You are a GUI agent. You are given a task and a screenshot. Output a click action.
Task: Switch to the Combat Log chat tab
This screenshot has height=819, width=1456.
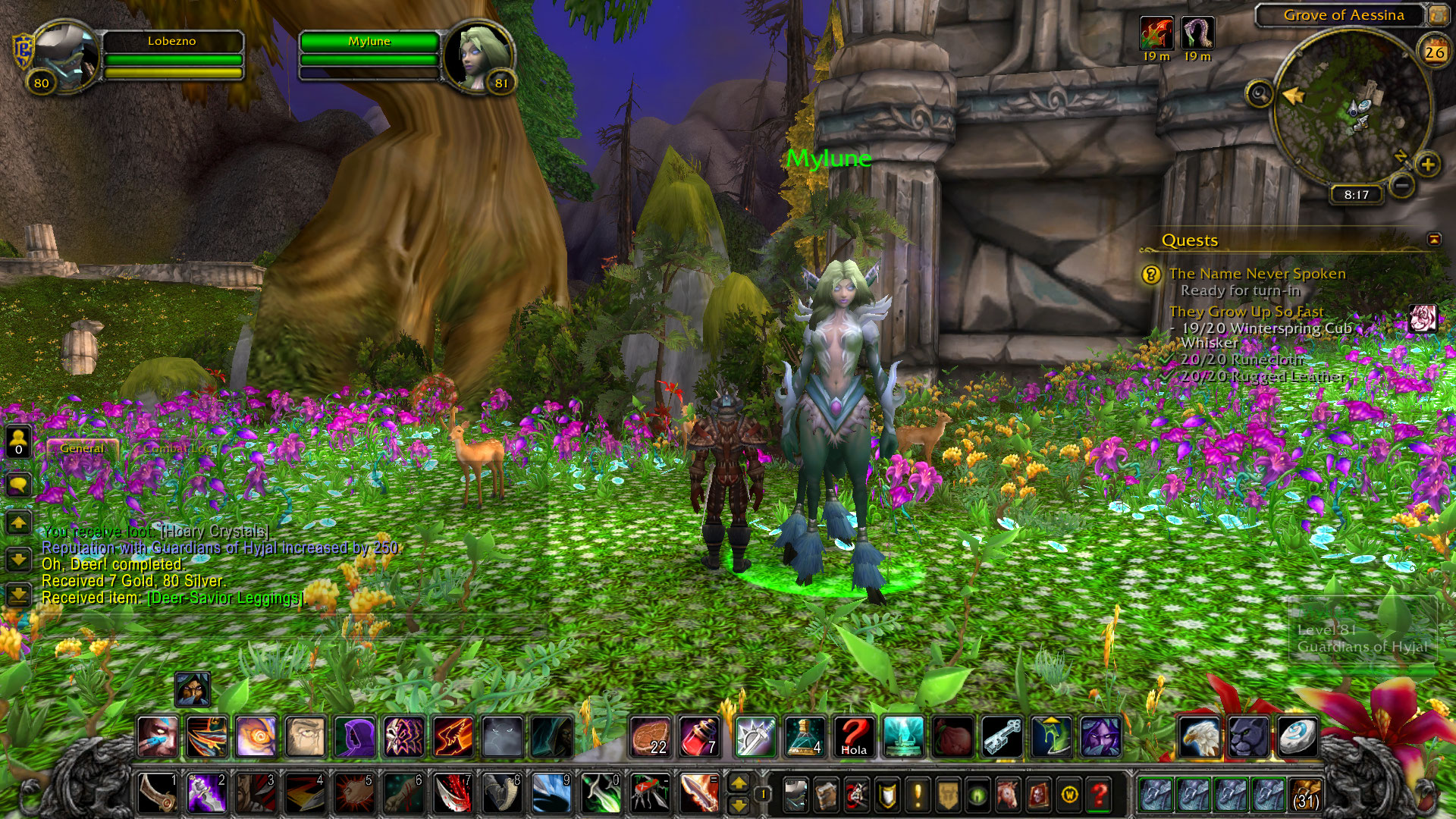[175, 448]
